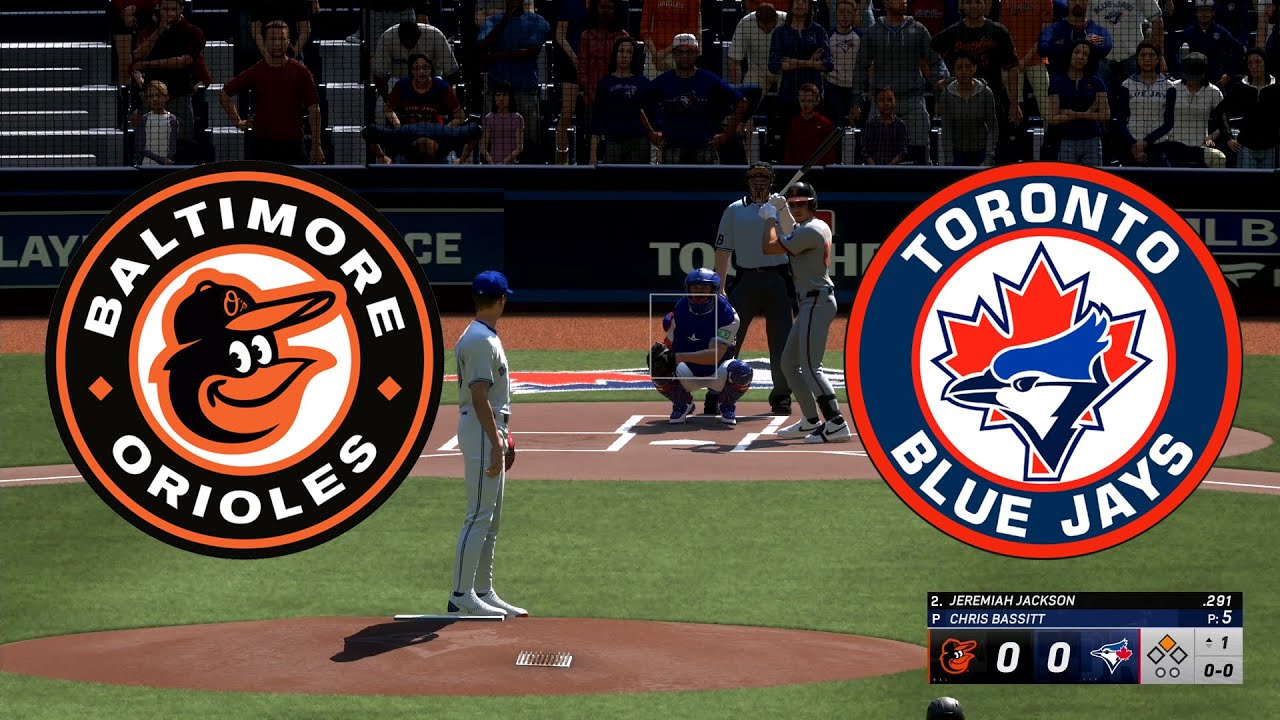Expand the Jeremiah Jackson batter row

click(1010, 600)
